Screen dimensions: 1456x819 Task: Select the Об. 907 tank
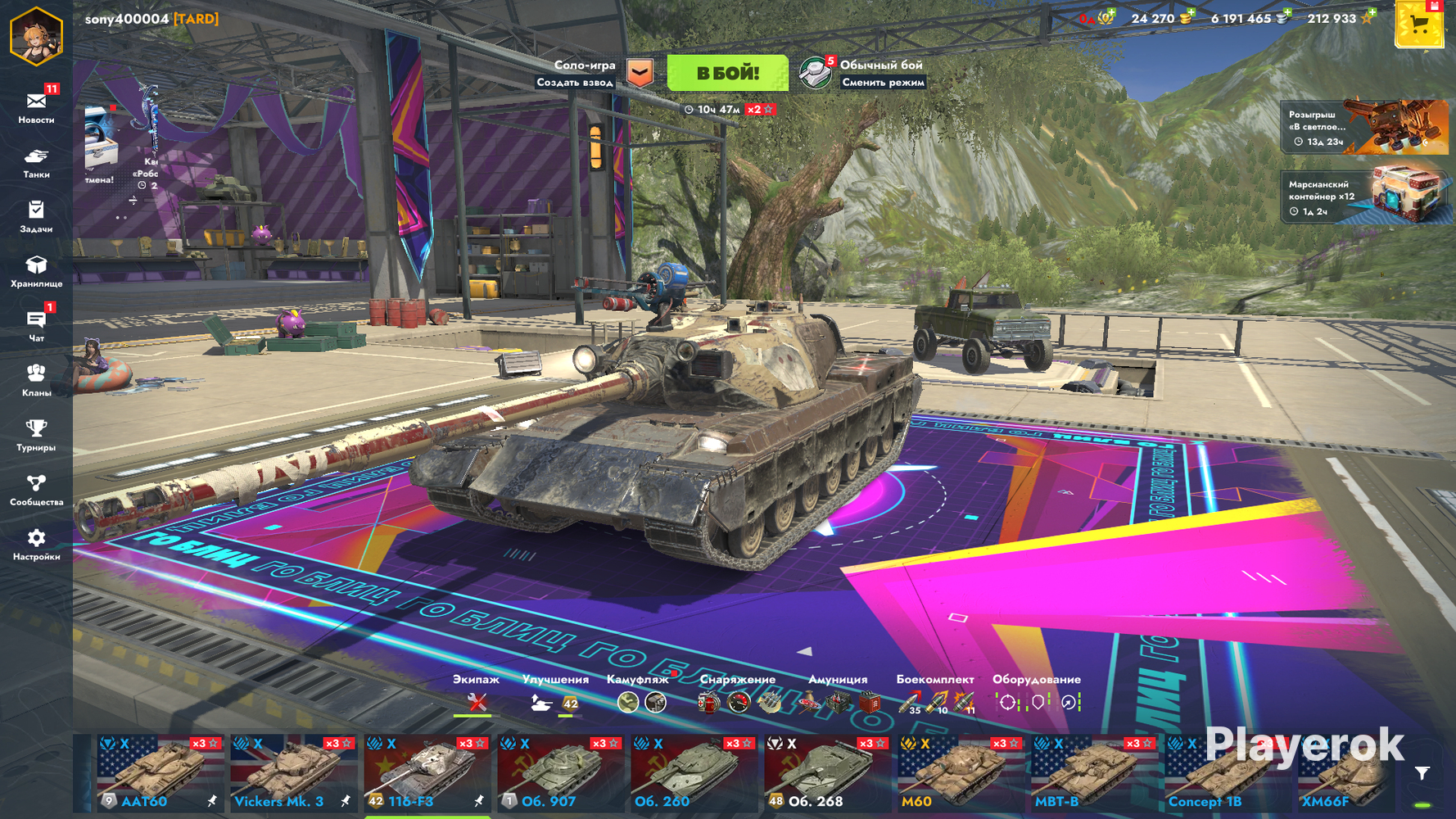point(560,774)
